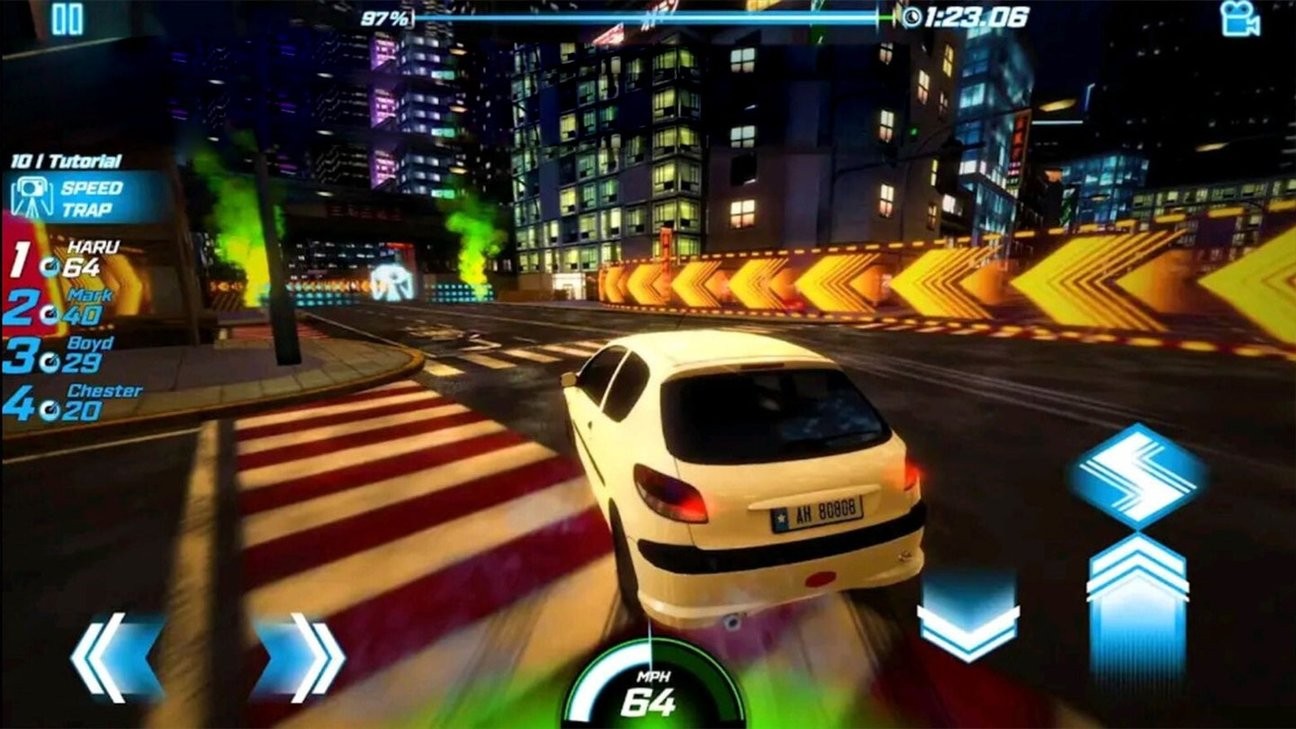Steer right with the right arrow

[x=299, y=657]
